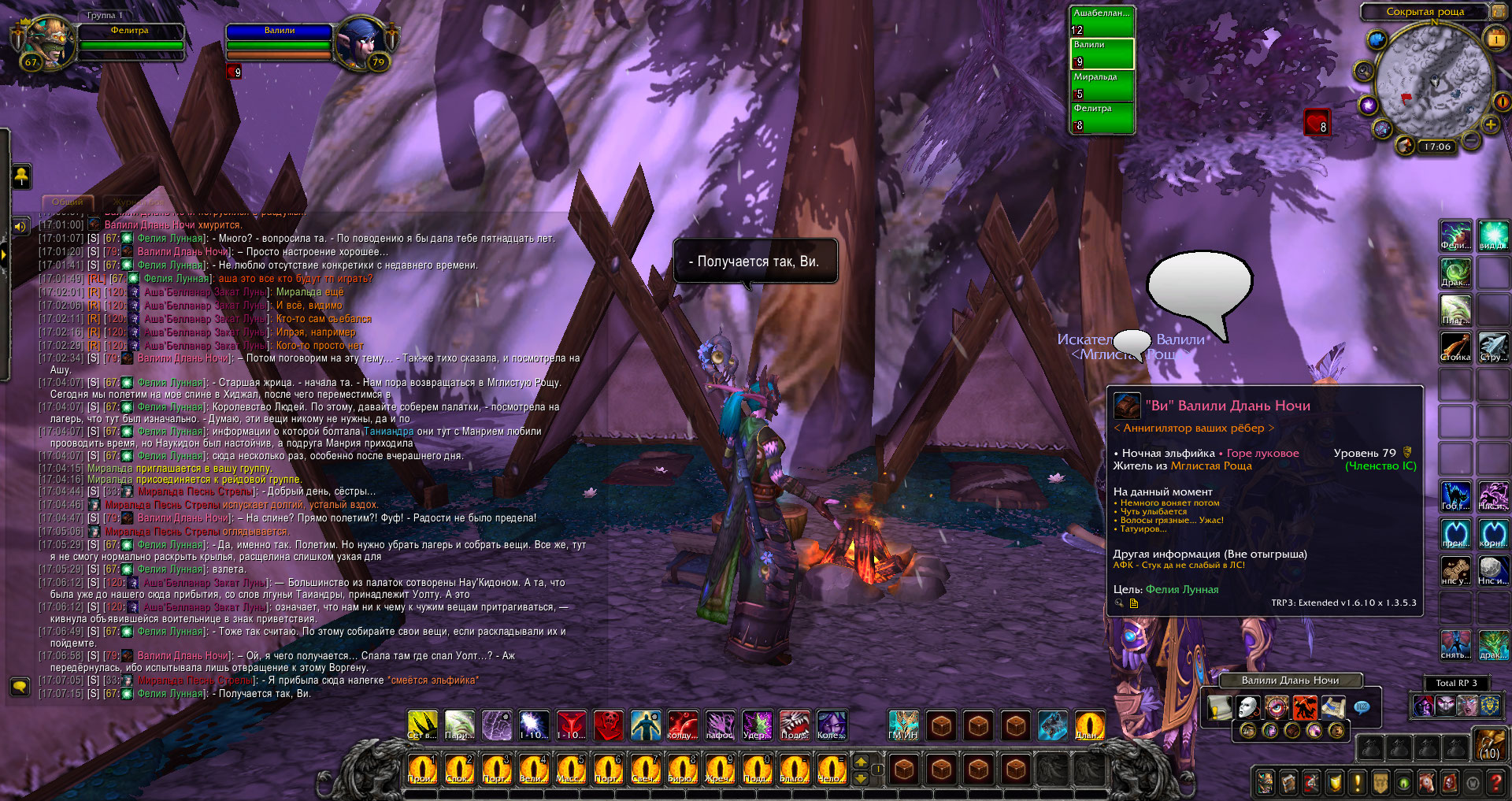The image size is (1512, 801).
Task: Open the red question mark help button
Action: pyautogui.click(x=1495, y=782)
